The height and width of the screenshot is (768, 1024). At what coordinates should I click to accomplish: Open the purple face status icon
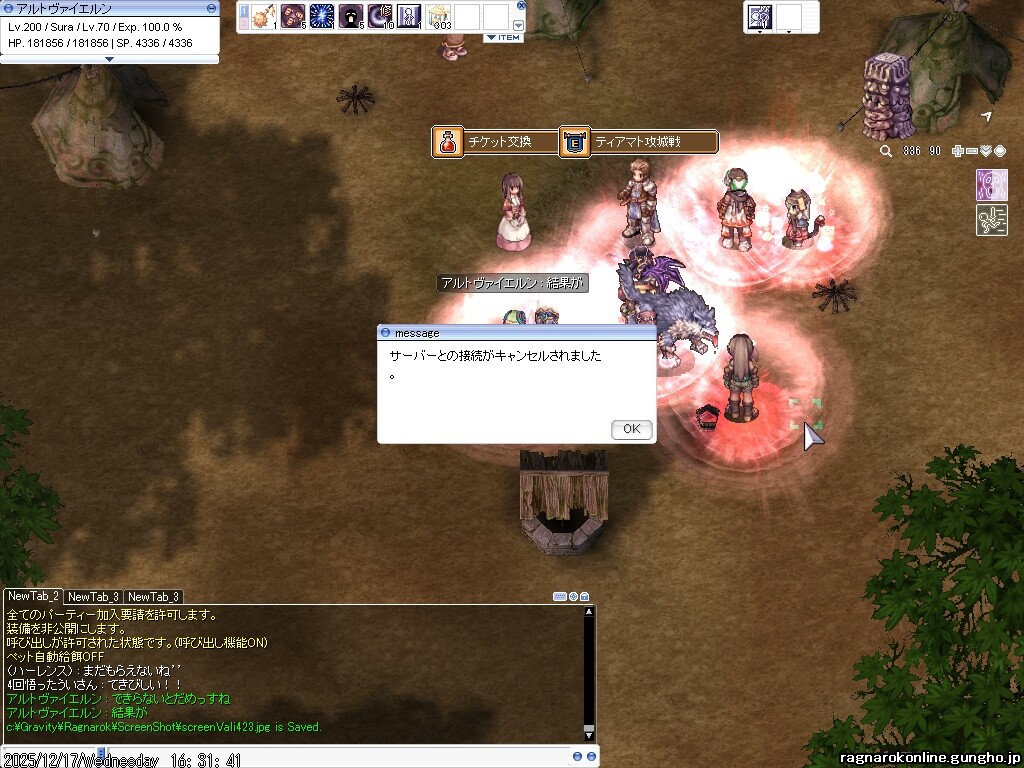click(991, 185)
